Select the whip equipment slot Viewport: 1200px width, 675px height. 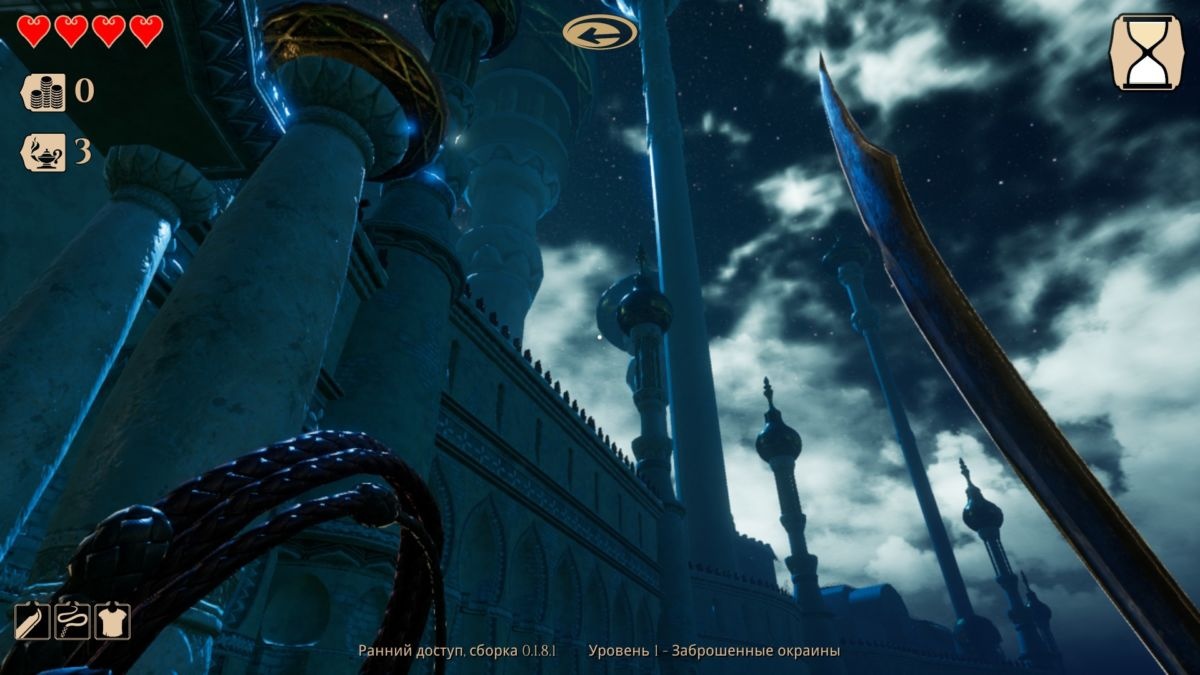[x=72, y=622]
